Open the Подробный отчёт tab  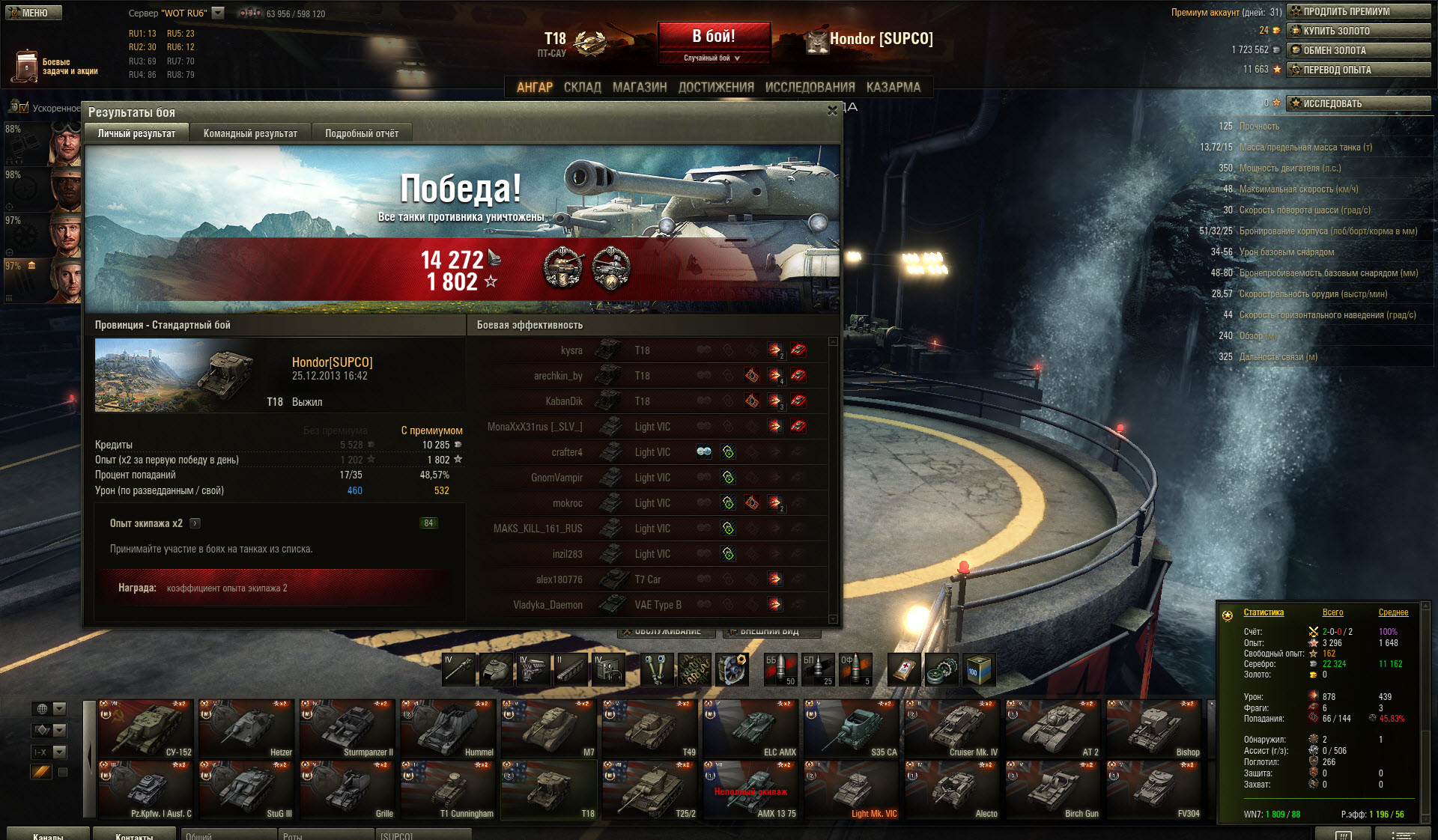click(x=362, y=133)
